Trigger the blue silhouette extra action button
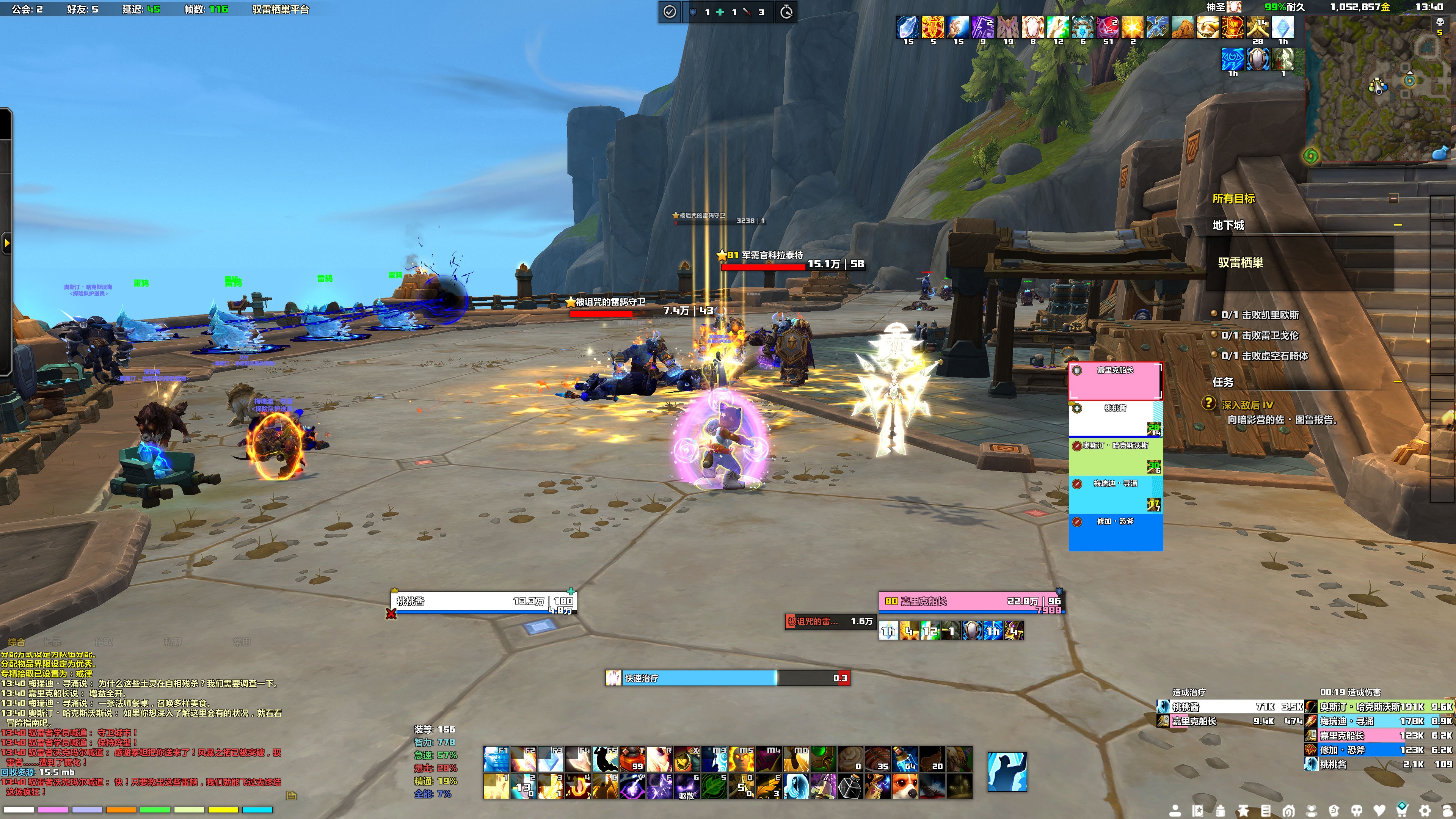 [1007, 772]
